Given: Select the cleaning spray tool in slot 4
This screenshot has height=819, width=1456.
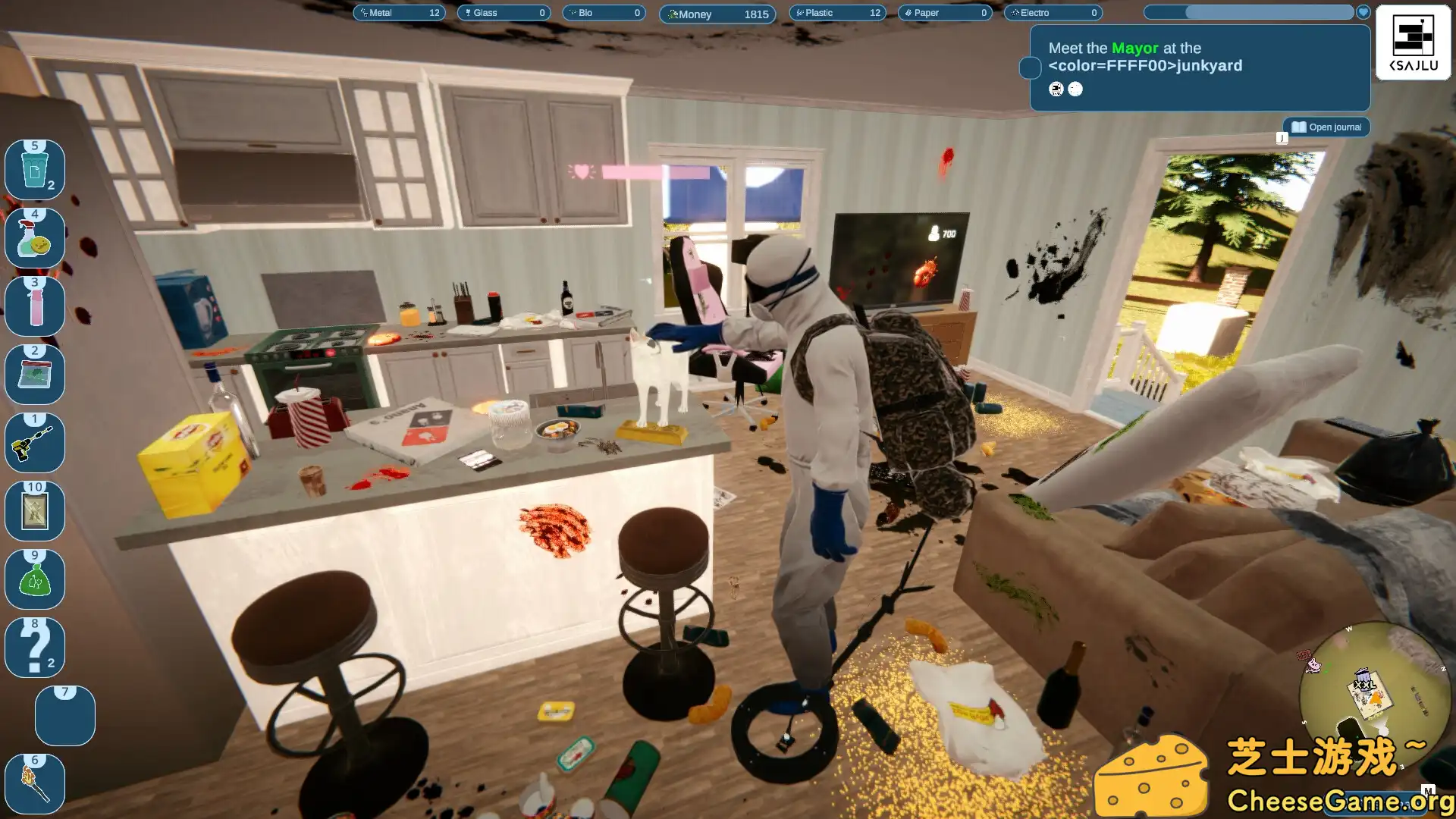Looking at the screenshot, I should pyautogui.click(x=35, y=238).
